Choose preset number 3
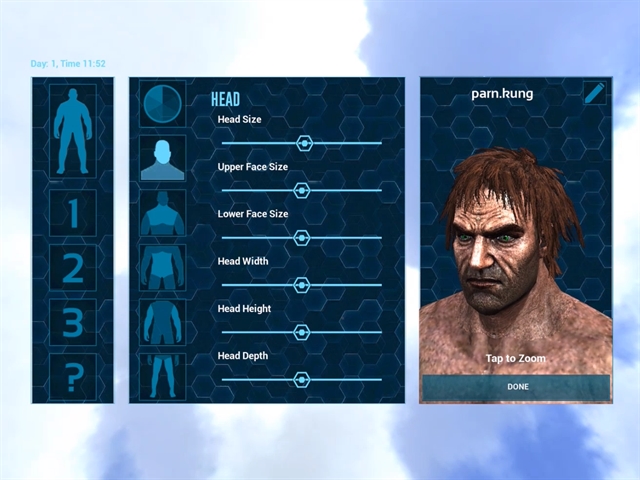The image size is (640, 480). 73,323
